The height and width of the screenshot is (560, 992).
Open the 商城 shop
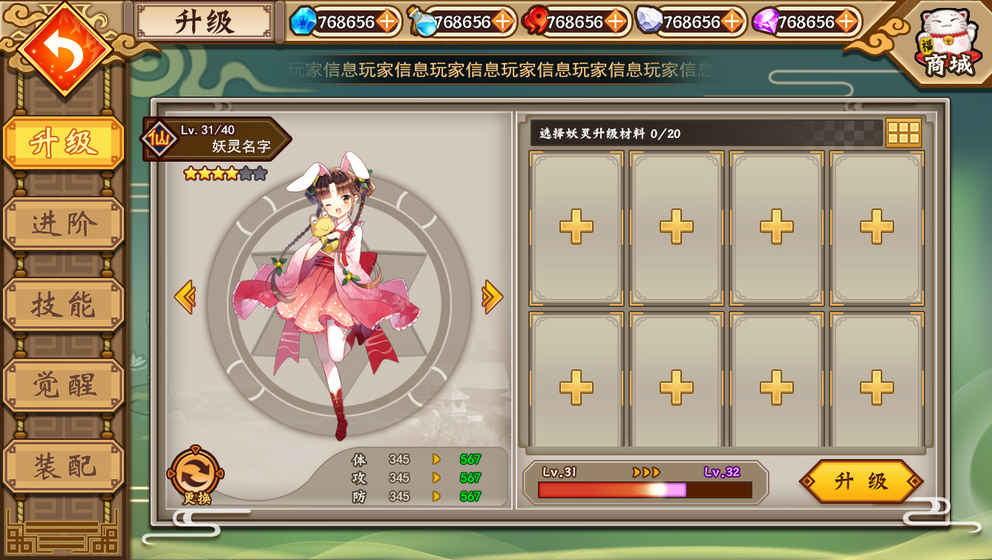pos(948,45)
